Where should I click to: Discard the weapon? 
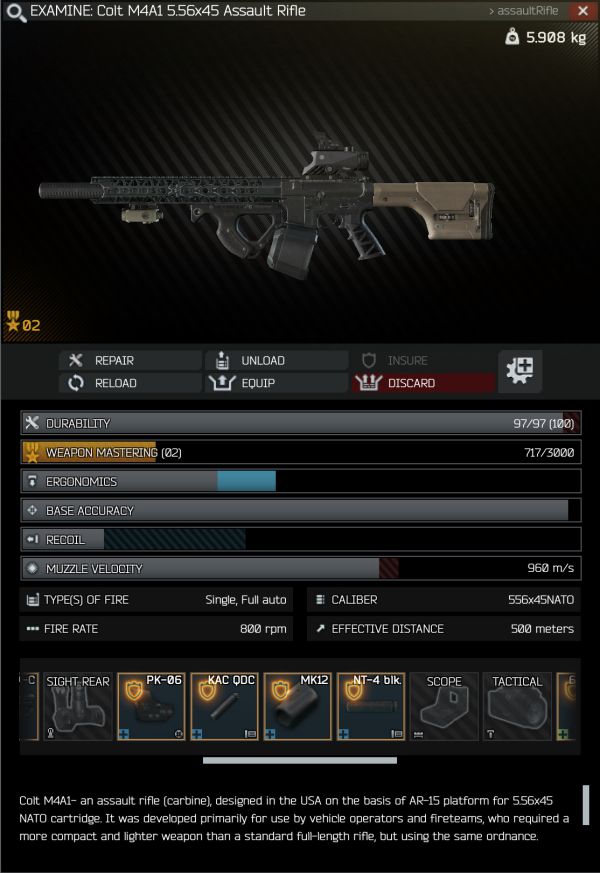(422, 383)
